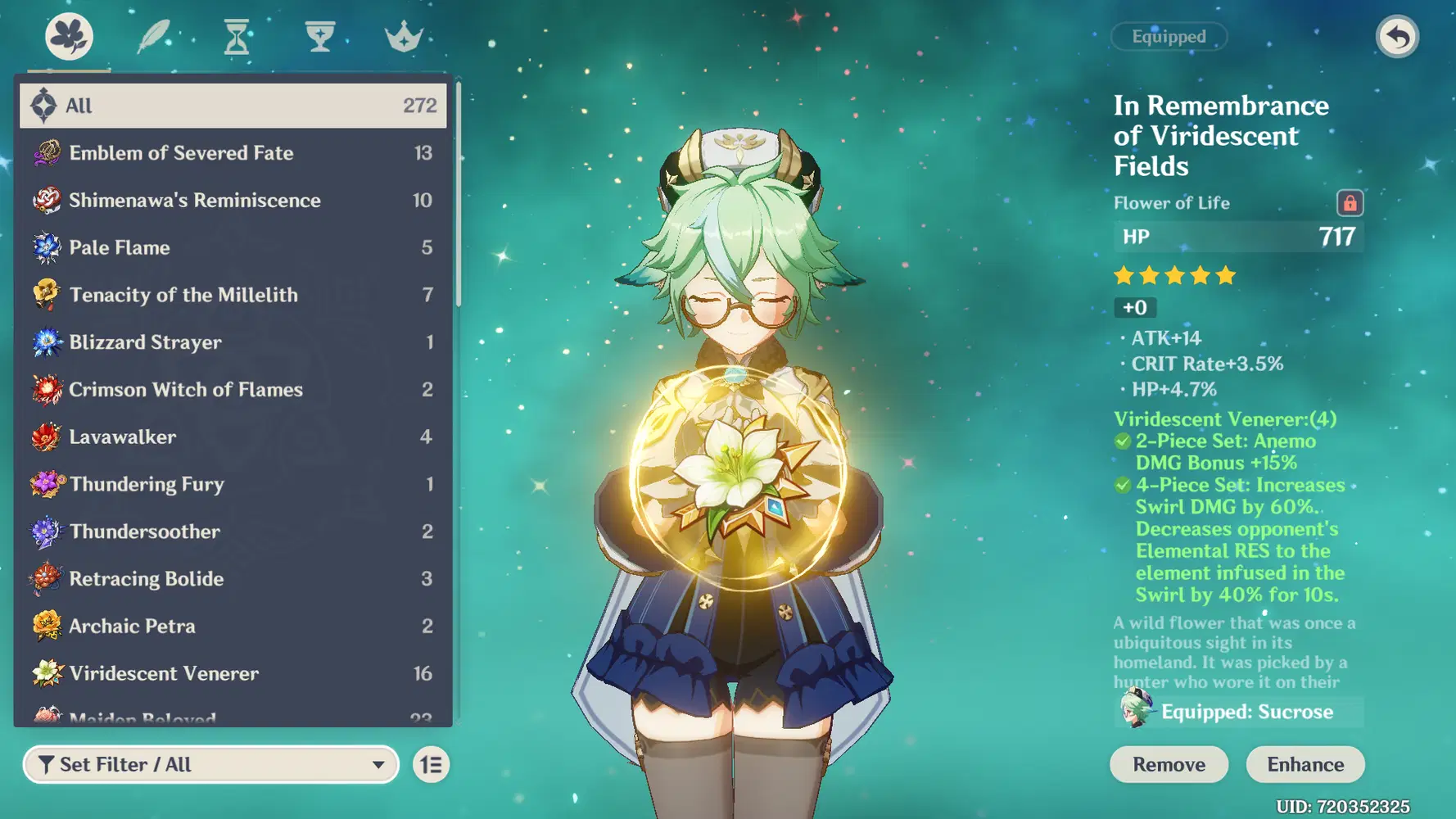Click the Thundering Fury set icon
The width and height of the screenshot is (1456, 819).
pyautogui.click(x=47, y=484)
